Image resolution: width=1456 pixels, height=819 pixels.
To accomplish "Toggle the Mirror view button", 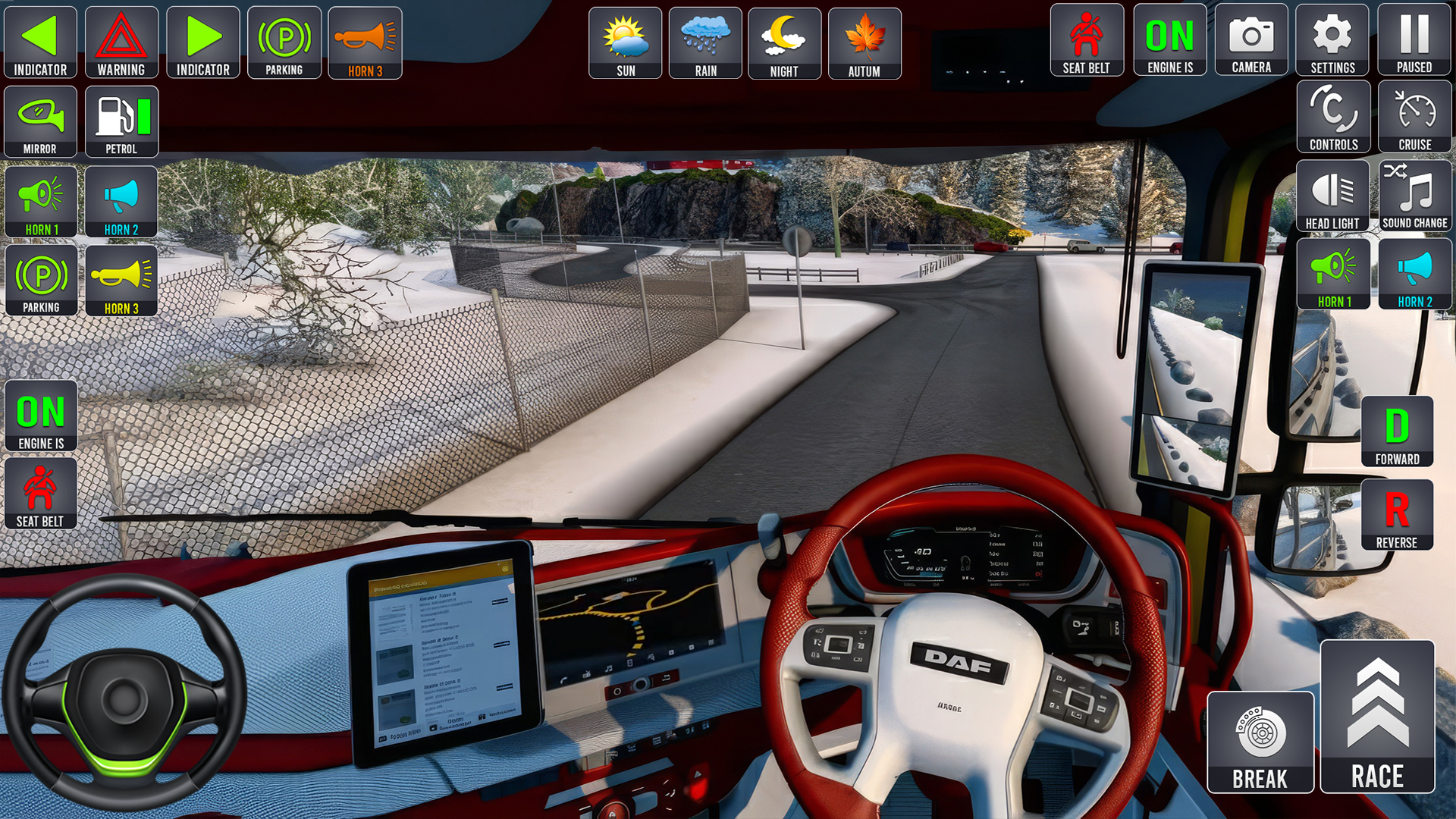I will 40,121.
